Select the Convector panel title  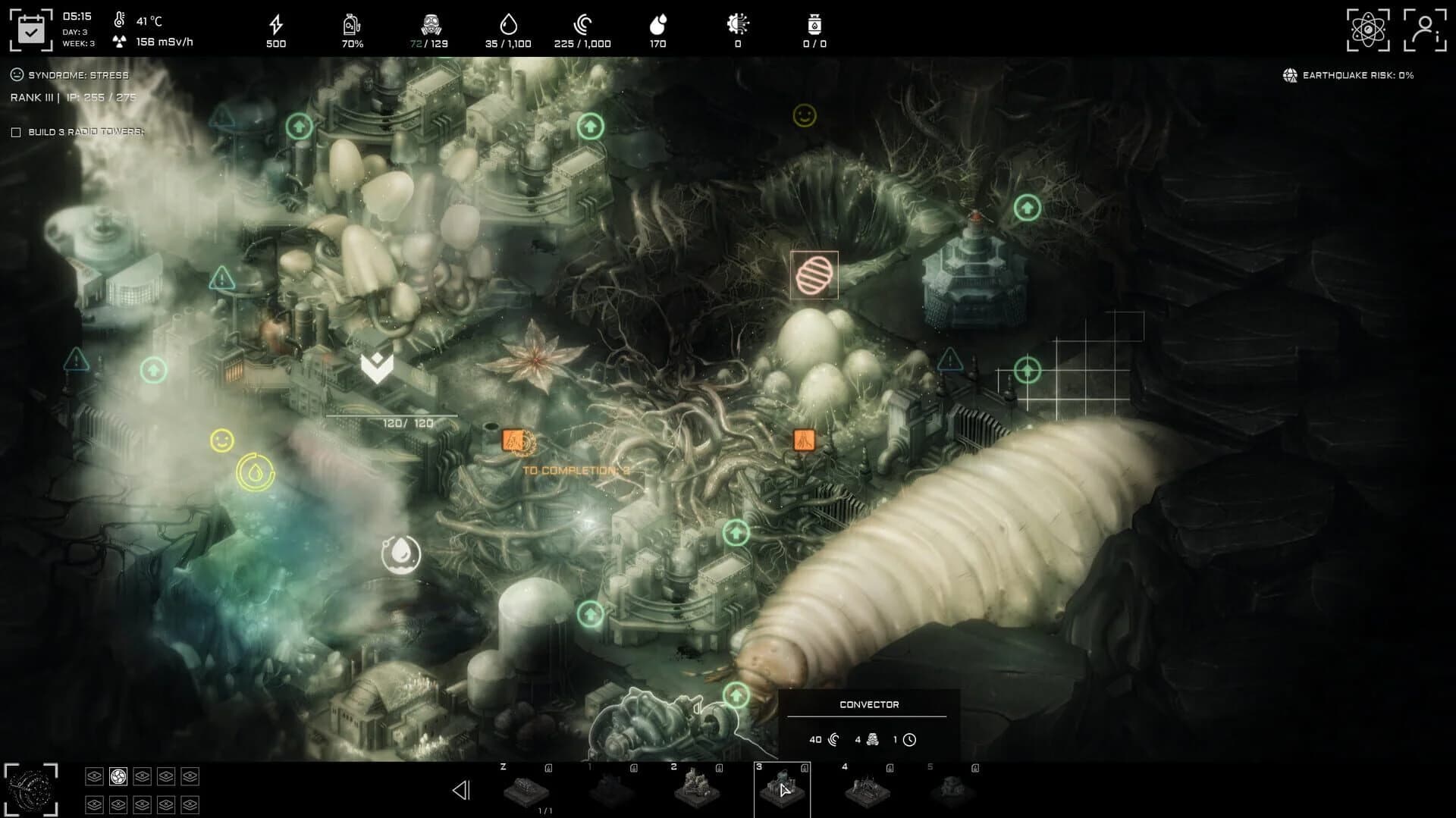(x=869, y=704)
